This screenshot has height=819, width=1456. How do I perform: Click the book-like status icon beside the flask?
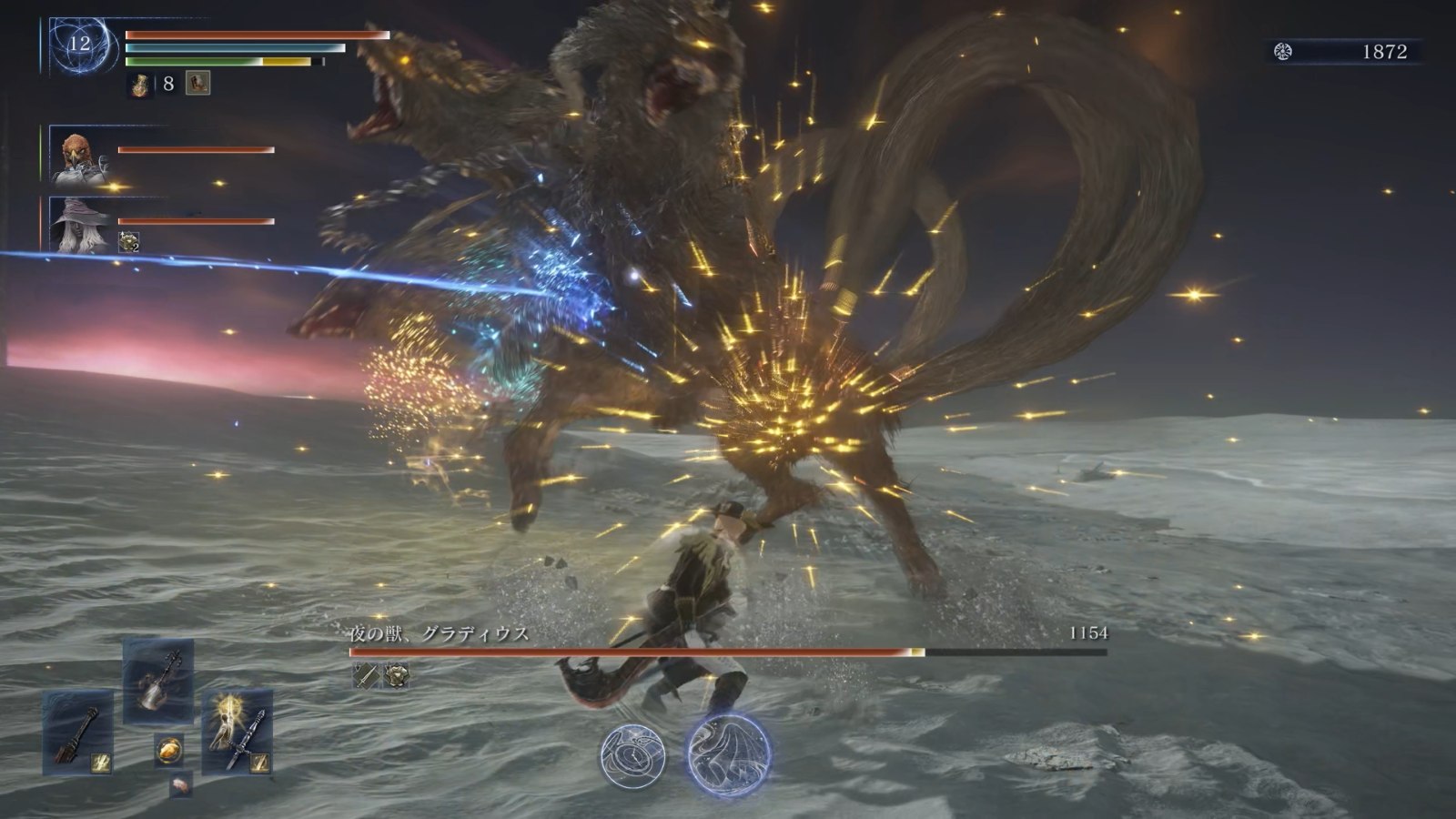[198, 84]
